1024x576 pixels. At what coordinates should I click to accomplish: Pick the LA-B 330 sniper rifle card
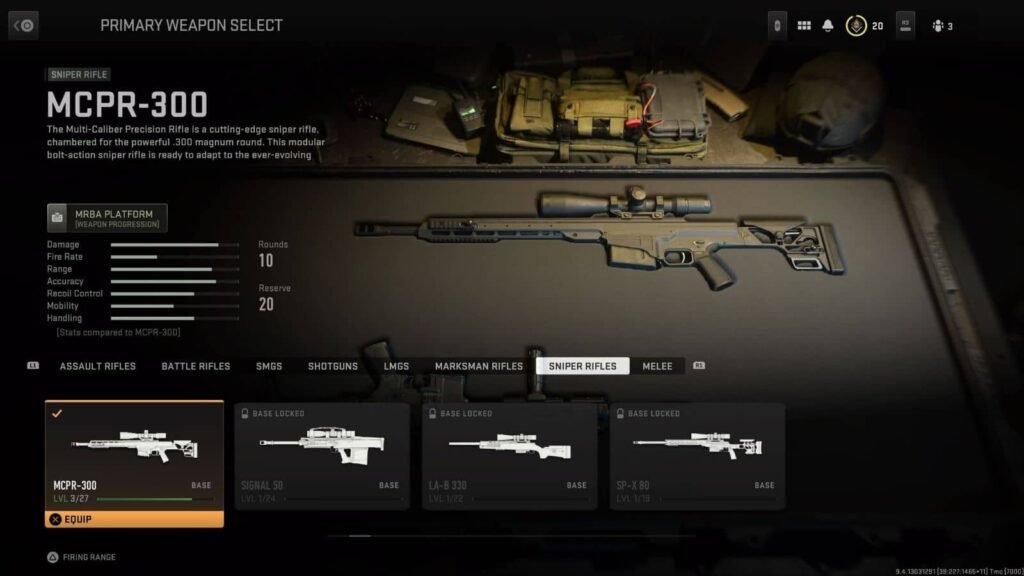tap(510, 455)
